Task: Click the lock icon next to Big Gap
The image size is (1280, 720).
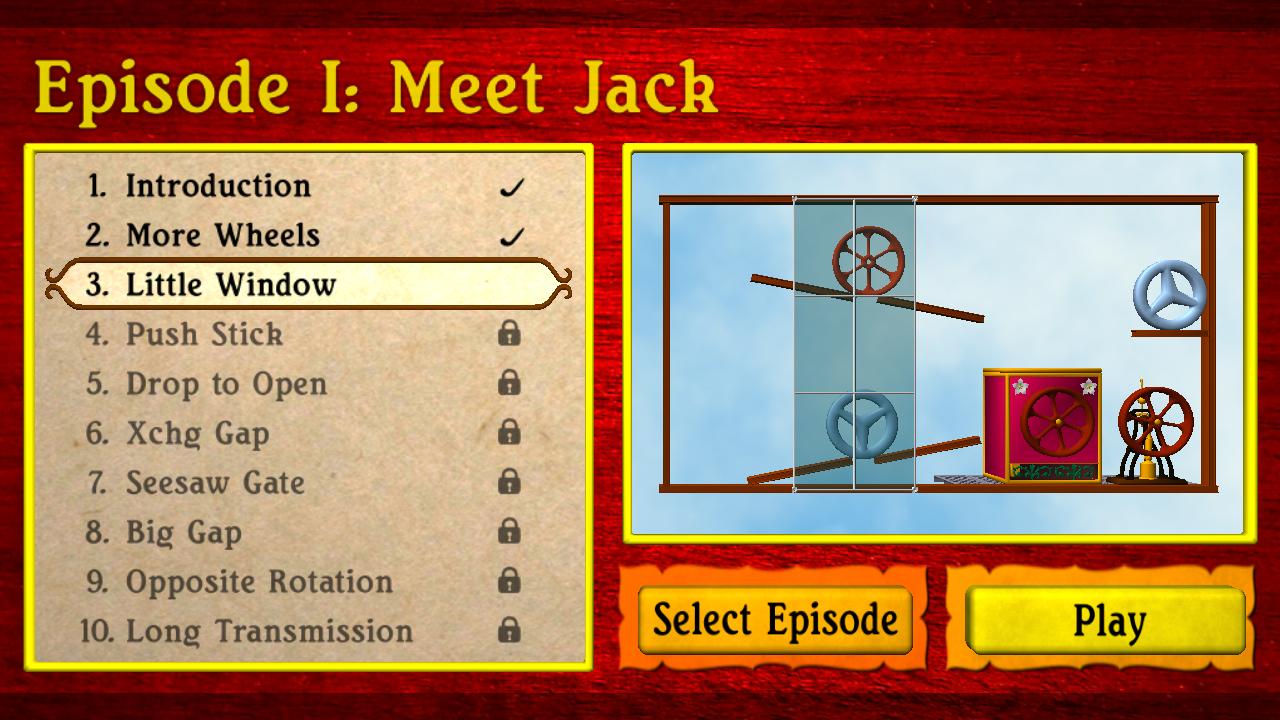Action: (x=509, y=533)
